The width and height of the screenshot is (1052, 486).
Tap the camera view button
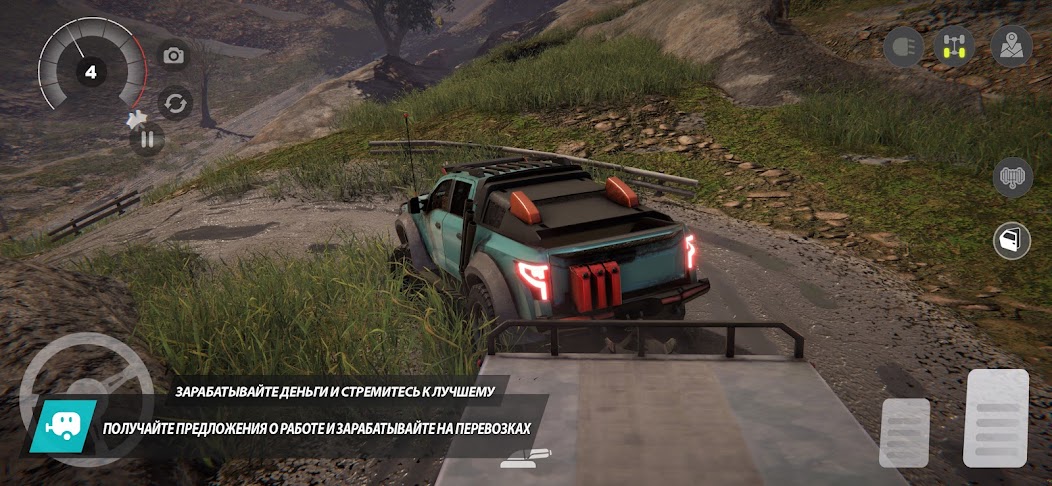tap(174, 56)
